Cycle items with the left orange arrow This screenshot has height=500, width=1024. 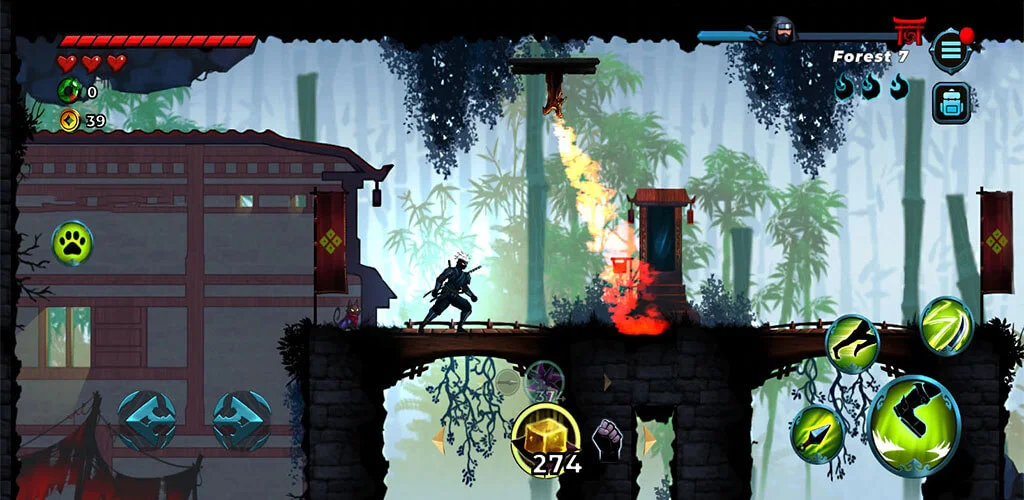pos(438,440)
